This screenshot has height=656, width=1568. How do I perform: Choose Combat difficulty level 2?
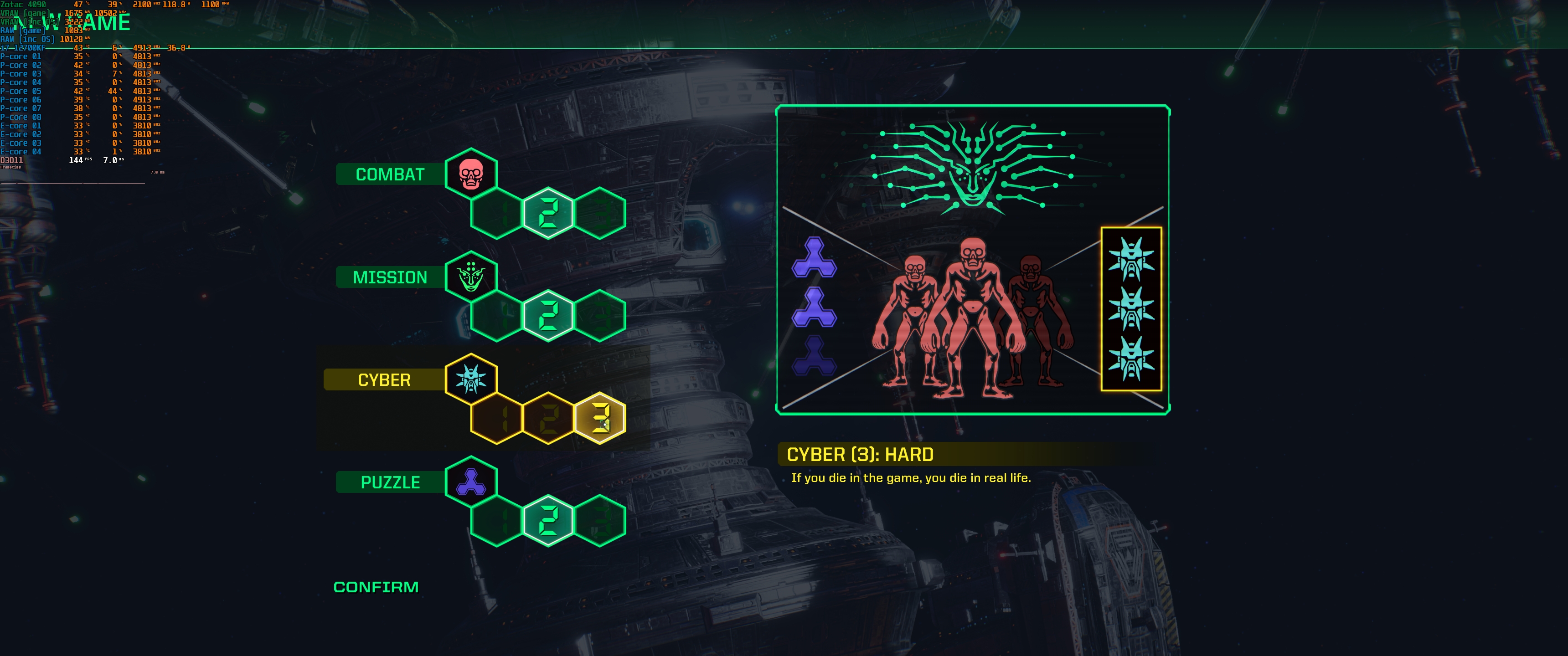point(548,213)
